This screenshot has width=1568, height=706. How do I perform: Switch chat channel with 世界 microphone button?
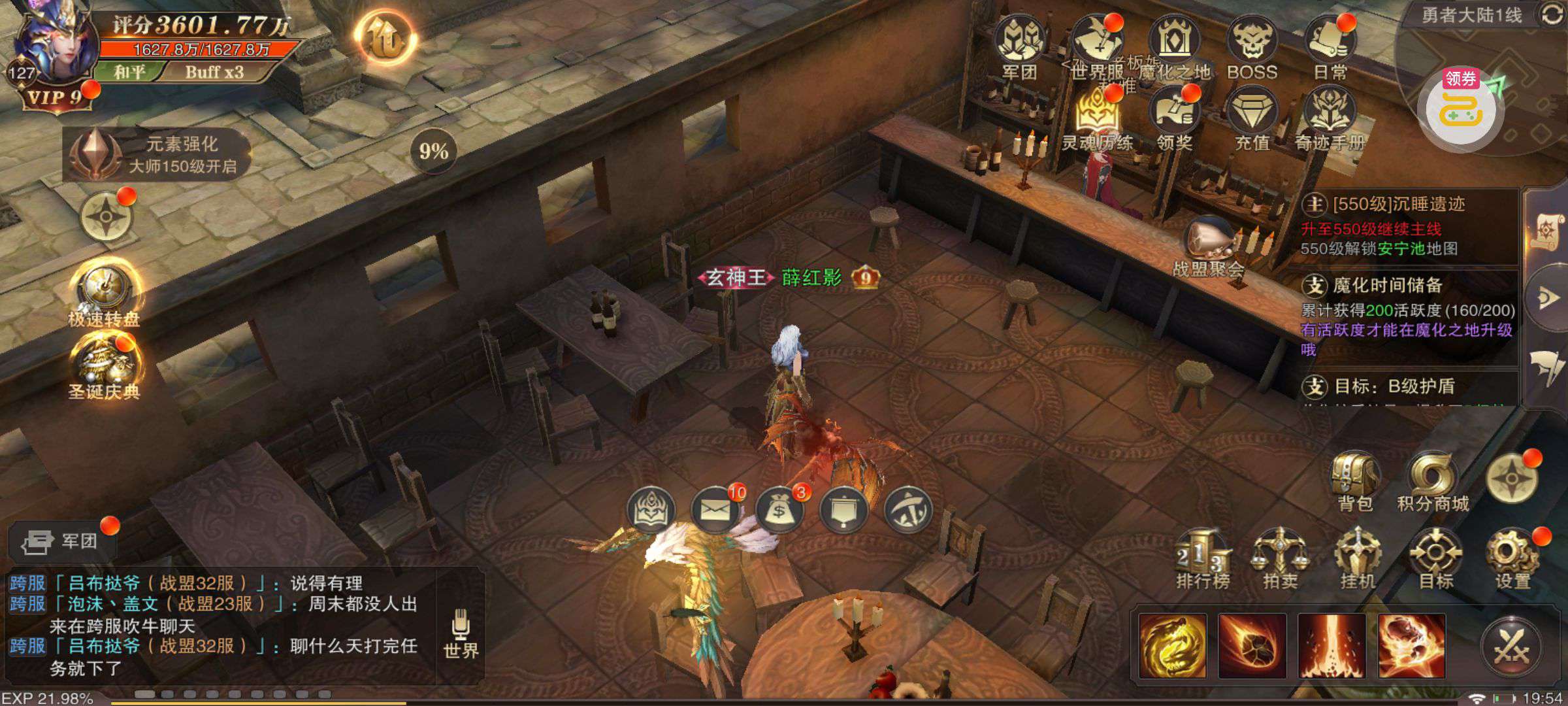[x=461, y=633]
